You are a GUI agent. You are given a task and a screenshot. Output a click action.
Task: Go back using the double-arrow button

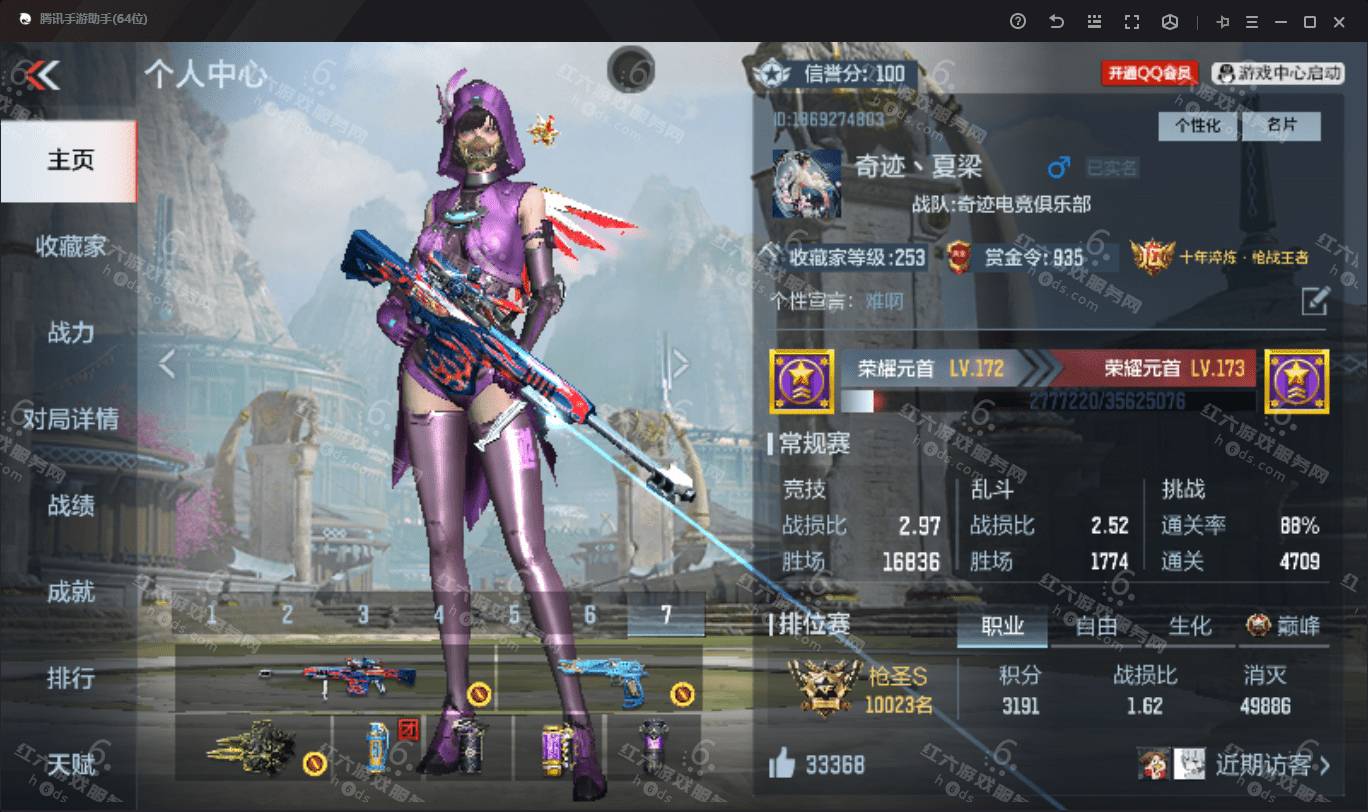coord(43,75)
